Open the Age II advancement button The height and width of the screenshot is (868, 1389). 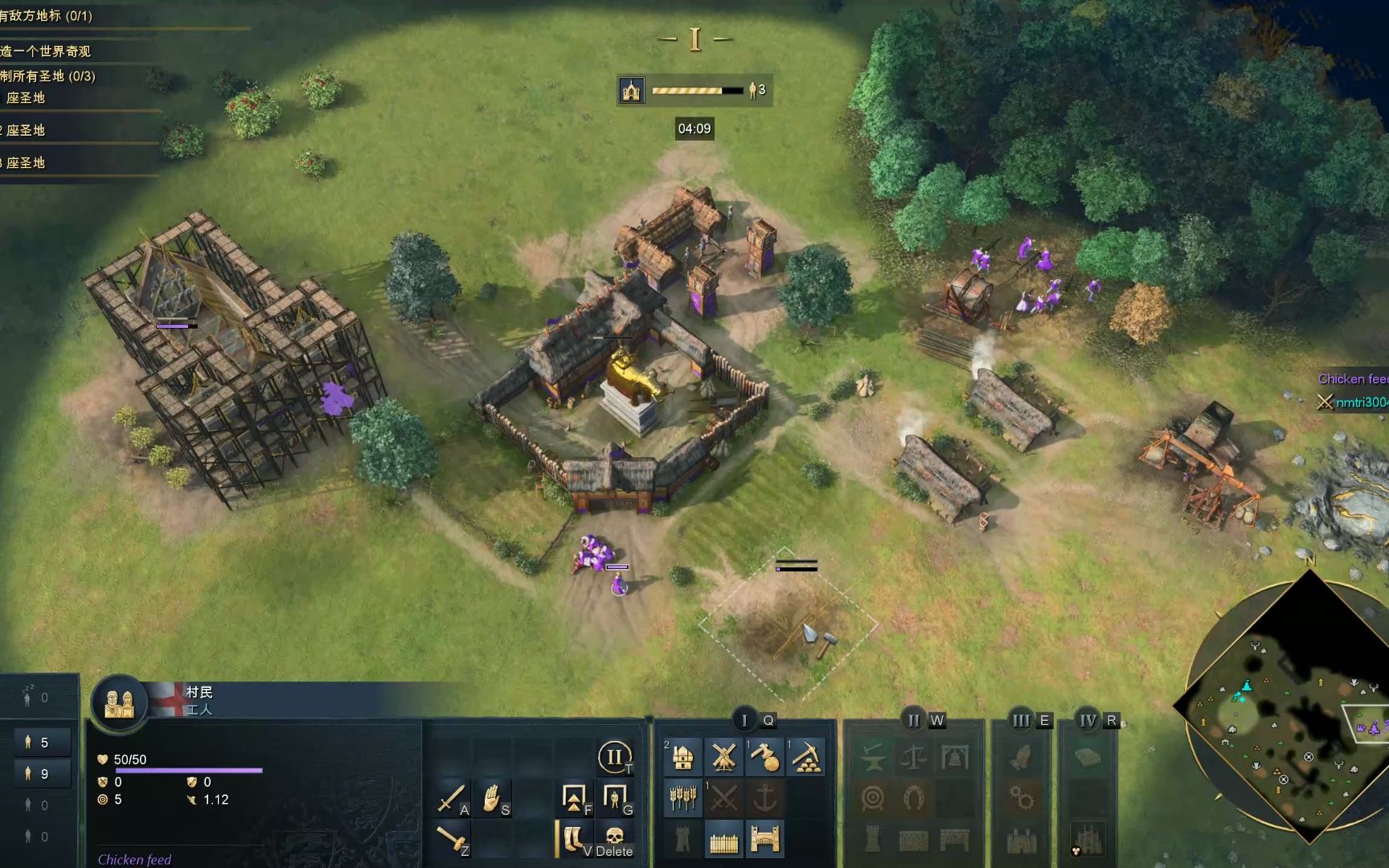tap(615, 757)
